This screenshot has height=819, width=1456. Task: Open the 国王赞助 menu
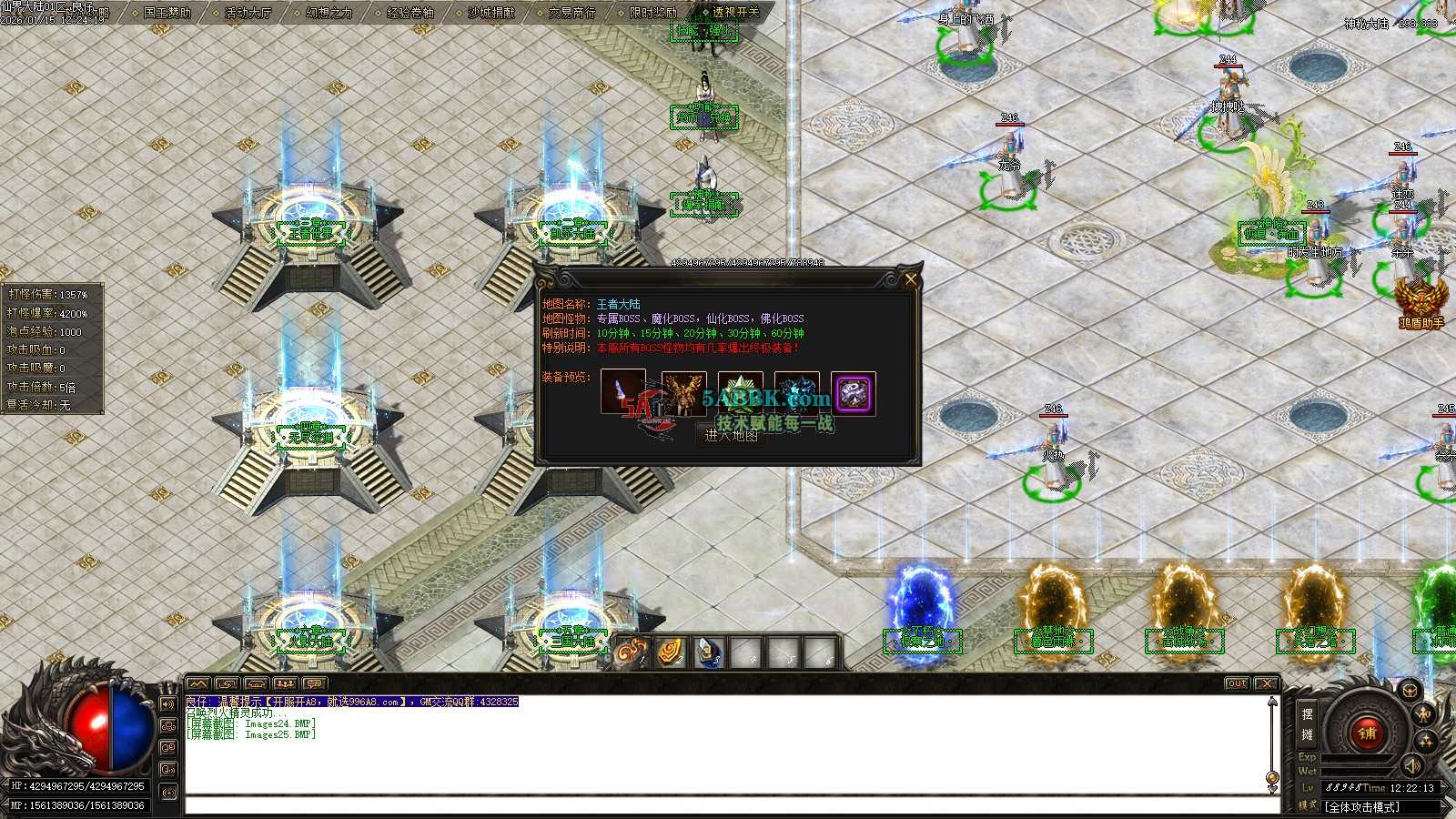(x=167, y=13)
